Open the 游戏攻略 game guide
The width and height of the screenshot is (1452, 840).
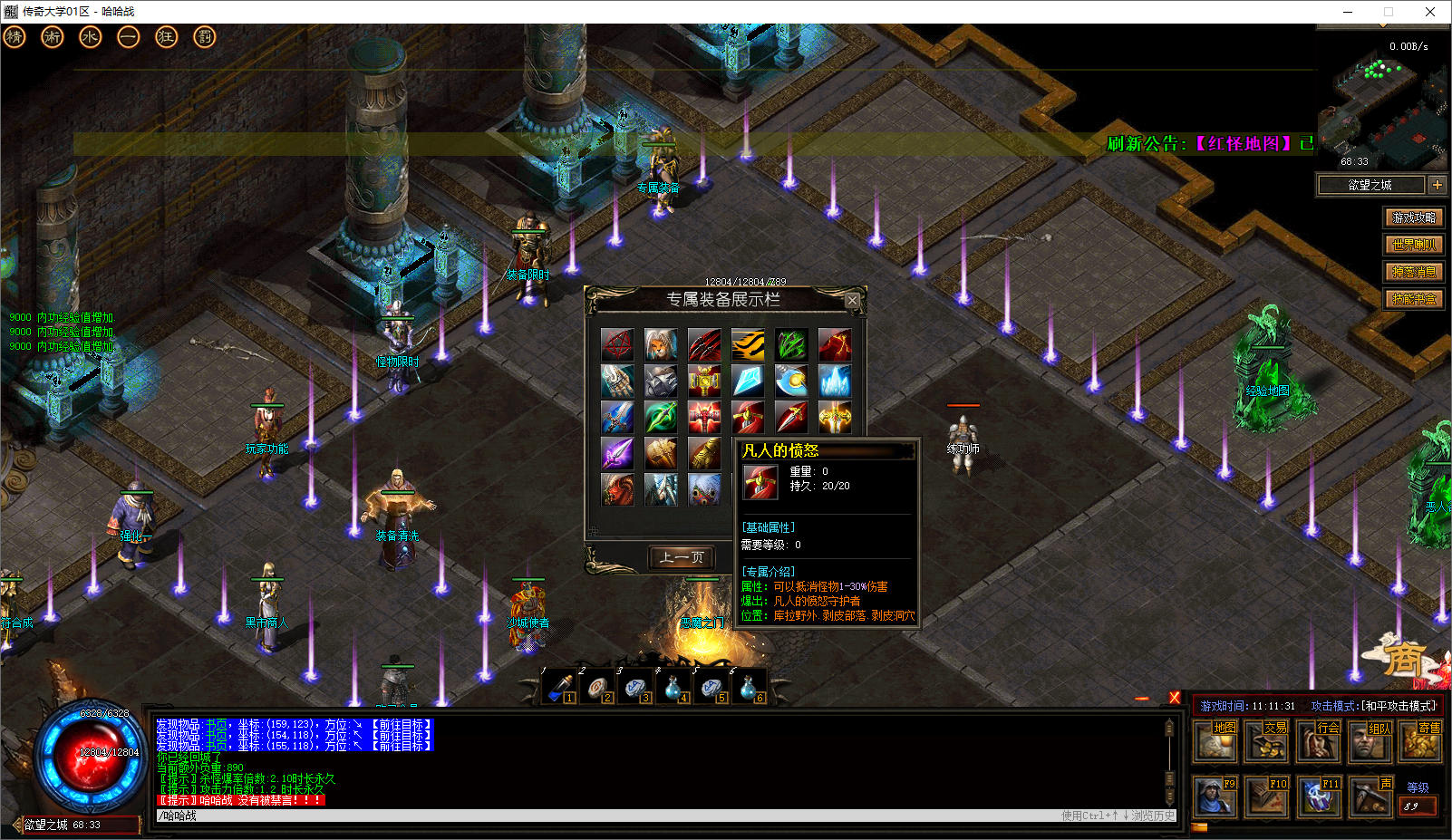[1414, 217]
